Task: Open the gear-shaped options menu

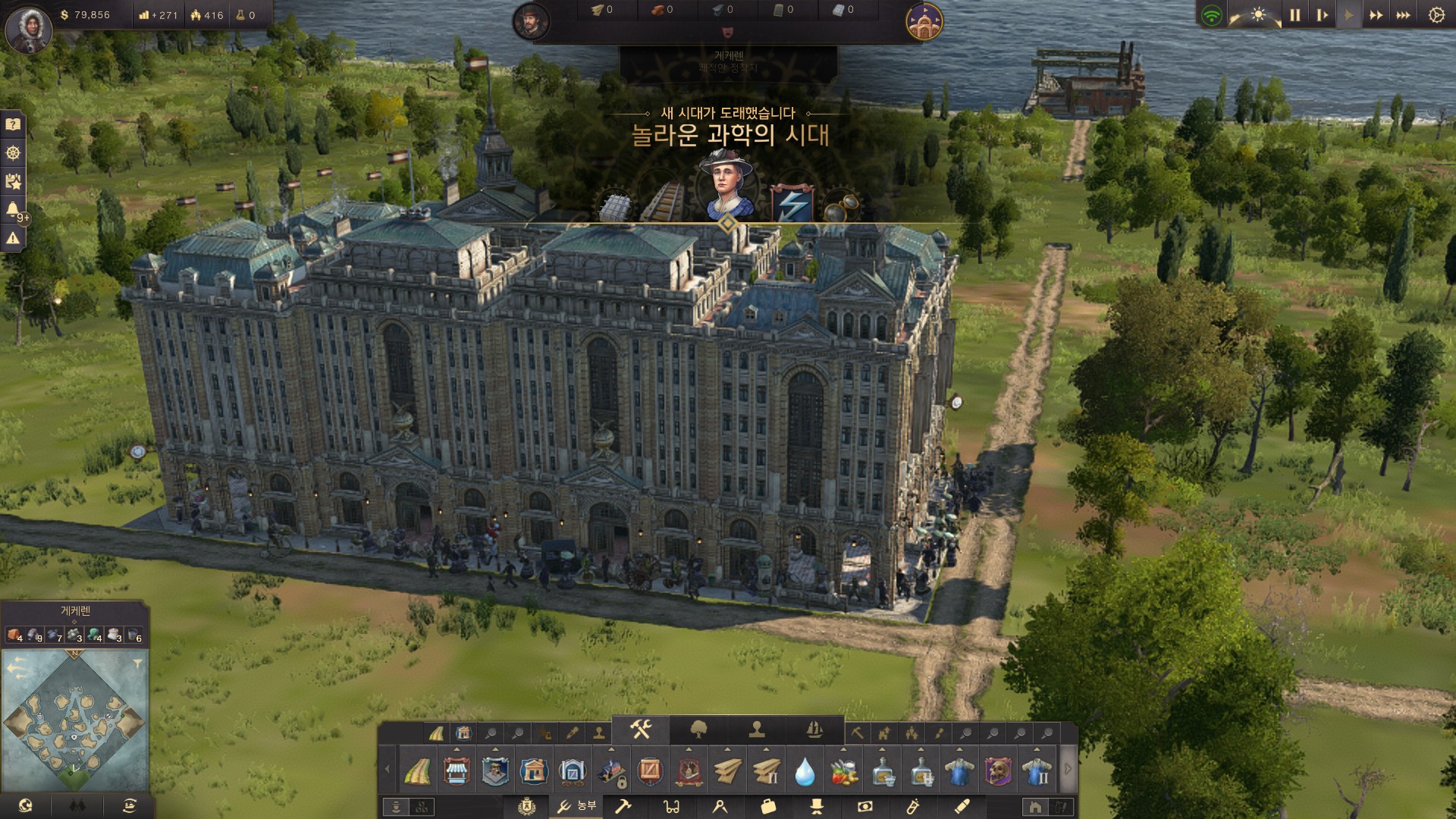Action: click(x=1436, y=15)
